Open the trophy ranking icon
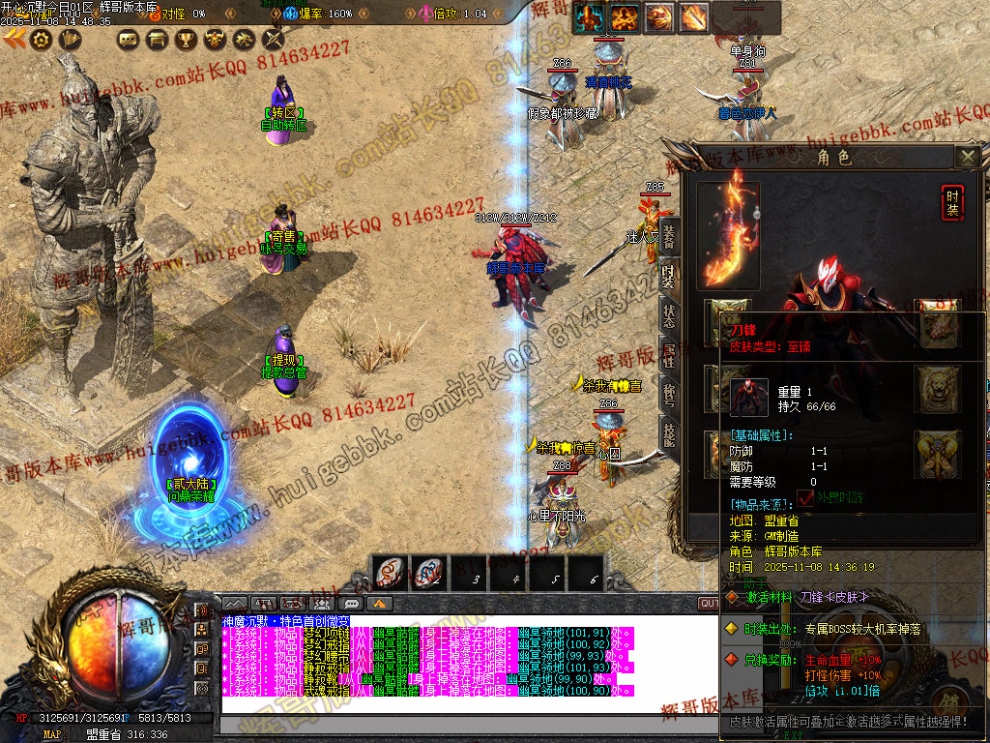 pos(186,39)
